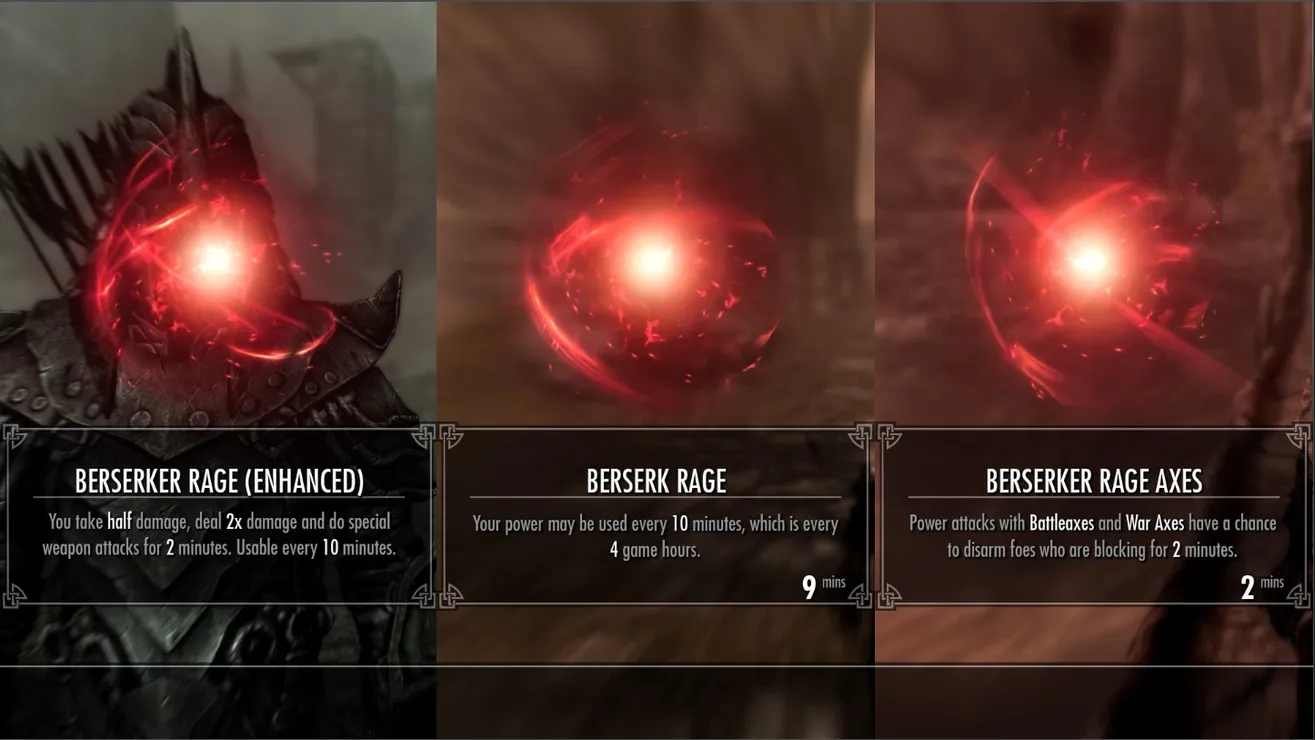Viewport: 1315px width, 740px height.
Task: Open the Berserker Rage Axes effect card
Action: coord(1093,516)
